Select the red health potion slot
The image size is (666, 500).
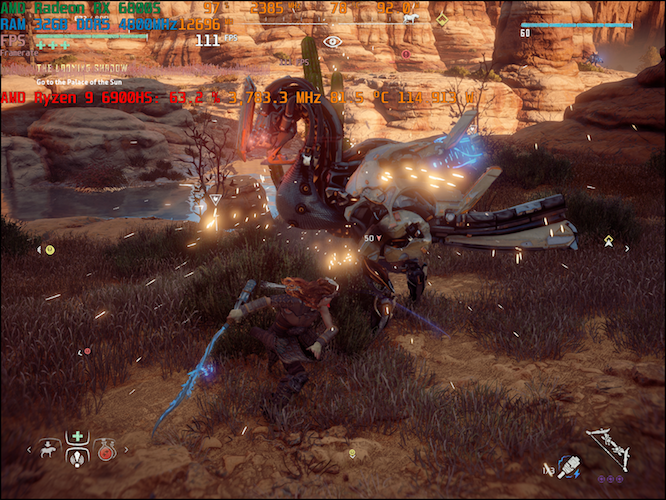tap(105, 452)
